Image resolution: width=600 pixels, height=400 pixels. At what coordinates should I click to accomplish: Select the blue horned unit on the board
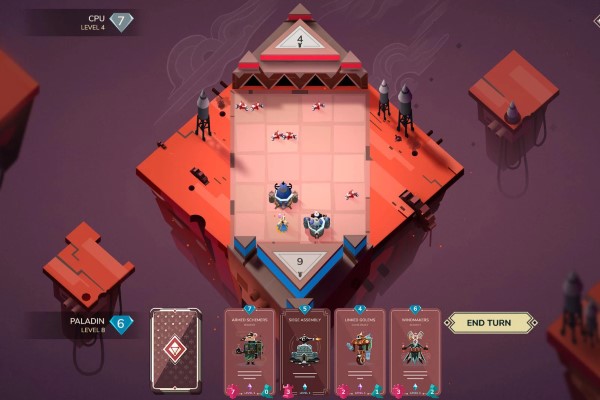pos(283,191)
